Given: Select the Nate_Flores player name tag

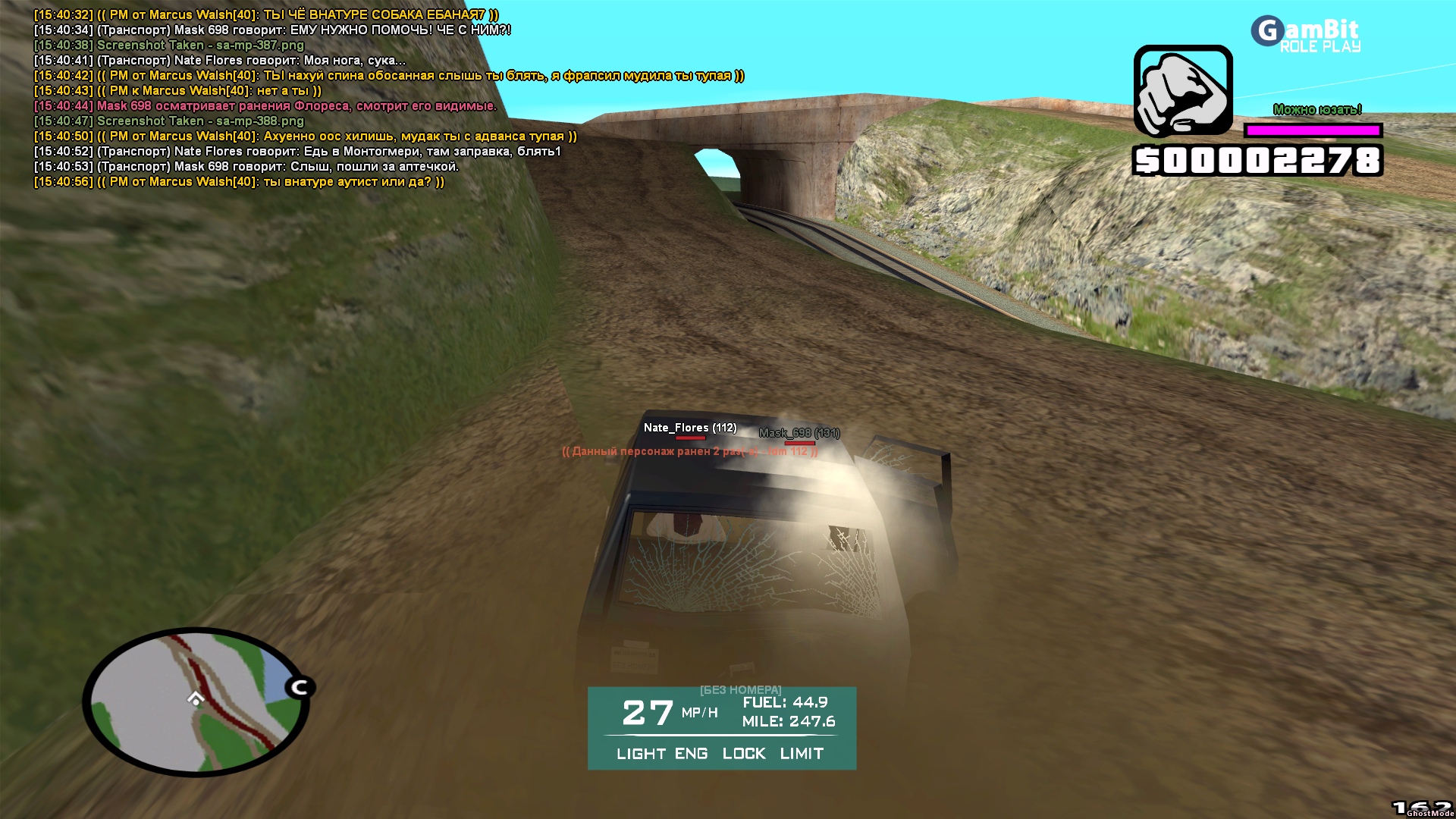Looking at the screenshot, I should tap(689, 428).
